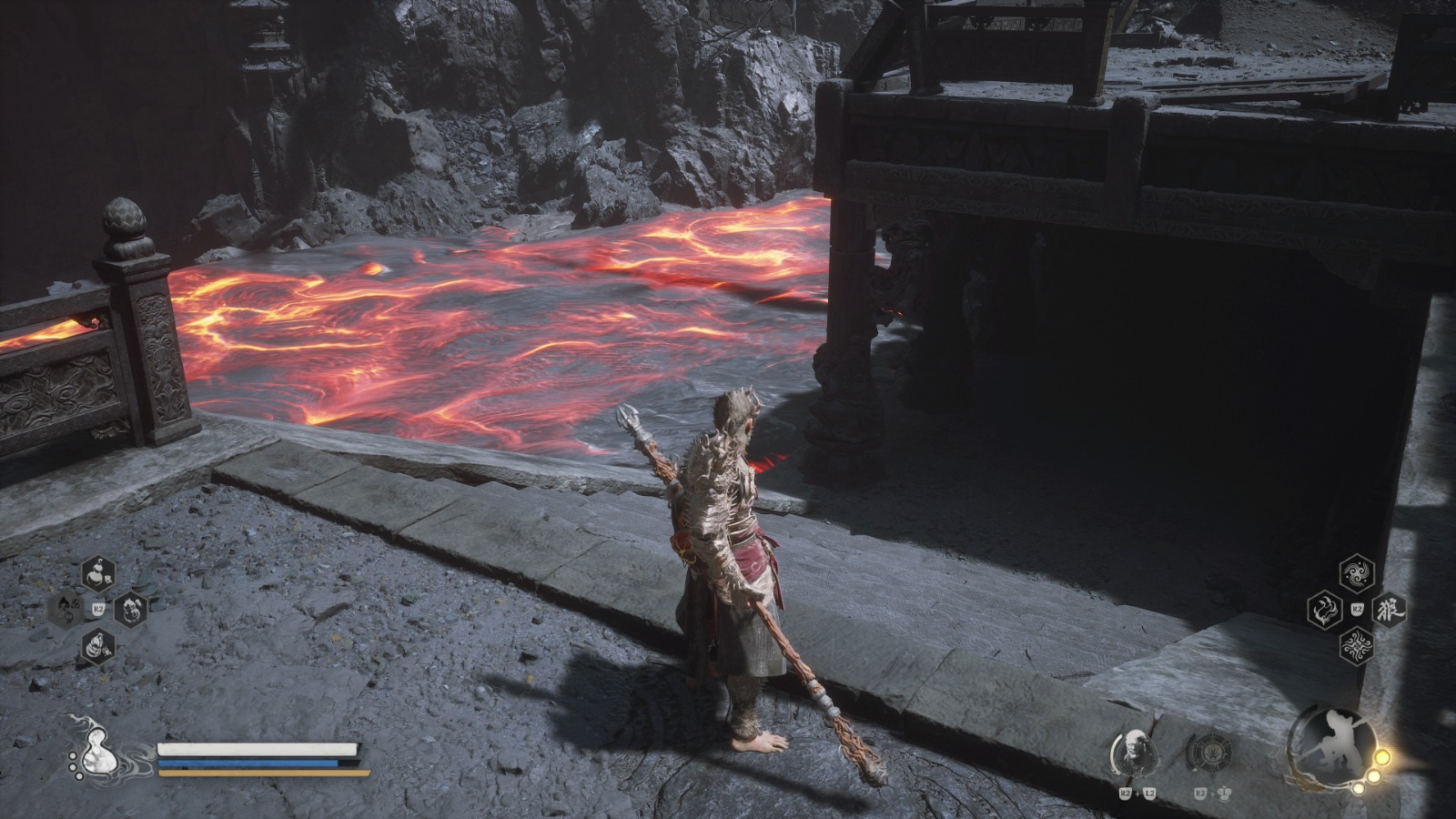Use the round vessel emblem icon
The image size is (1456, 819).
1211,753
